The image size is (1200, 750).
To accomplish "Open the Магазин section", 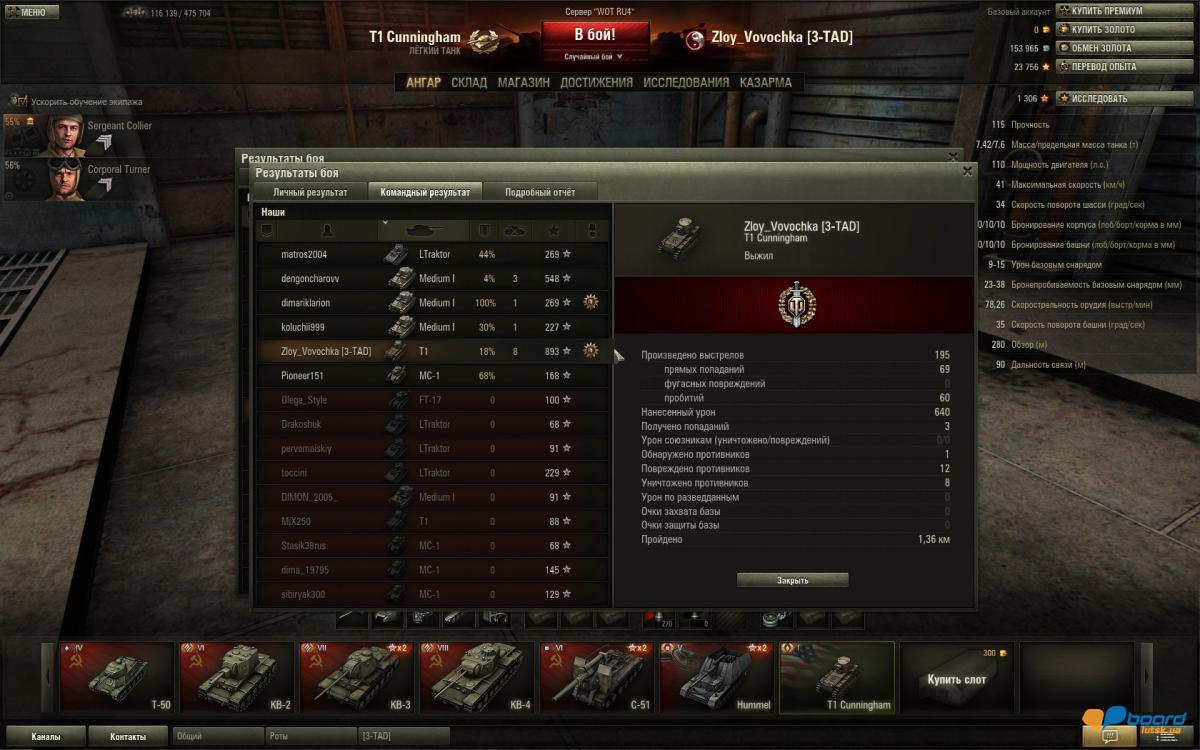I will 523,82.
